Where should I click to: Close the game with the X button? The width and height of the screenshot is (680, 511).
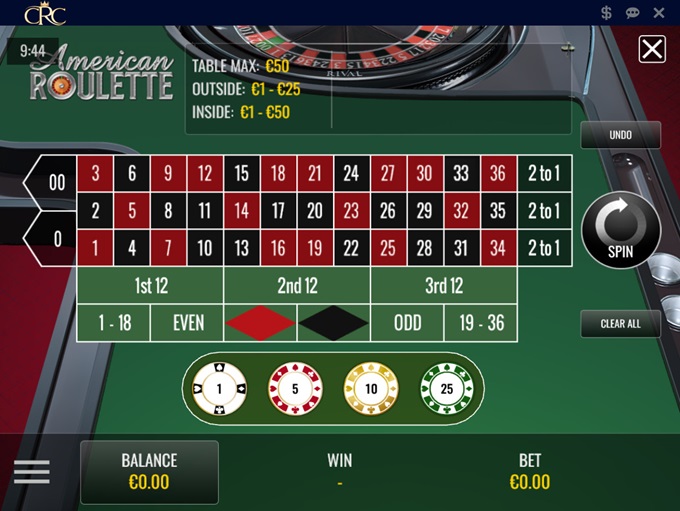click(x=652, y=49)
